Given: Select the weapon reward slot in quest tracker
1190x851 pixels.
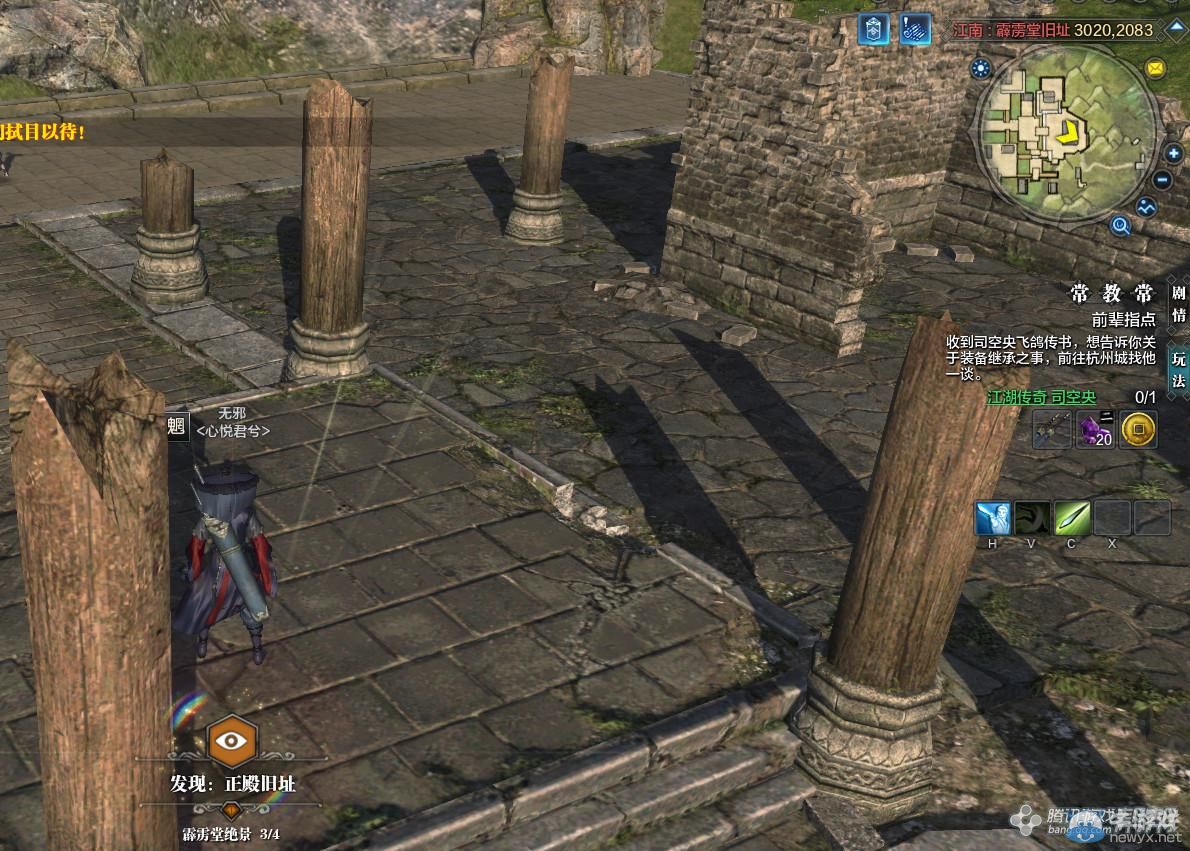Looking at the screenshot, I should coord(1052,429).
